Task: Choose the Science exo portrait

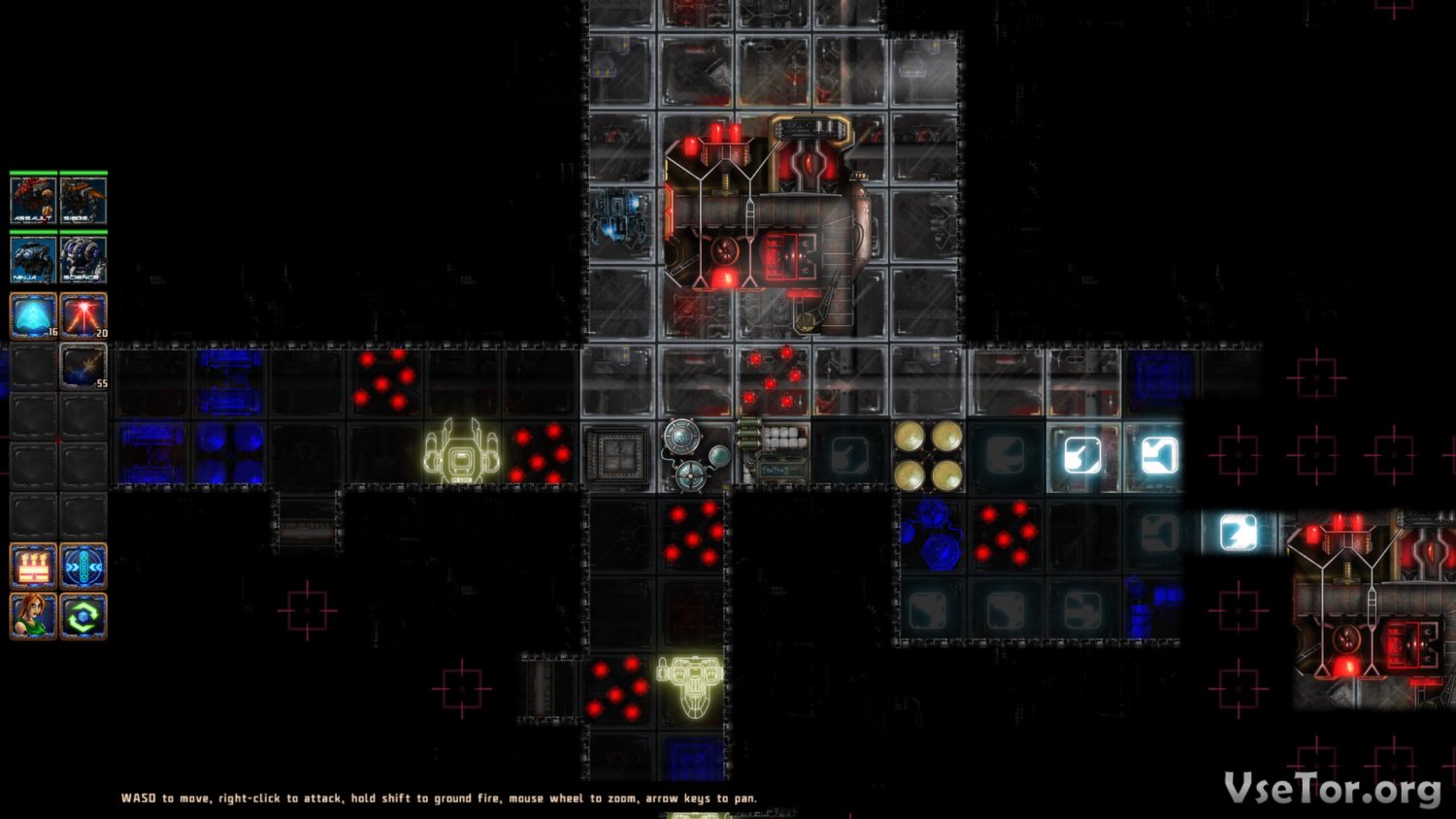Action: coord(83,259)
